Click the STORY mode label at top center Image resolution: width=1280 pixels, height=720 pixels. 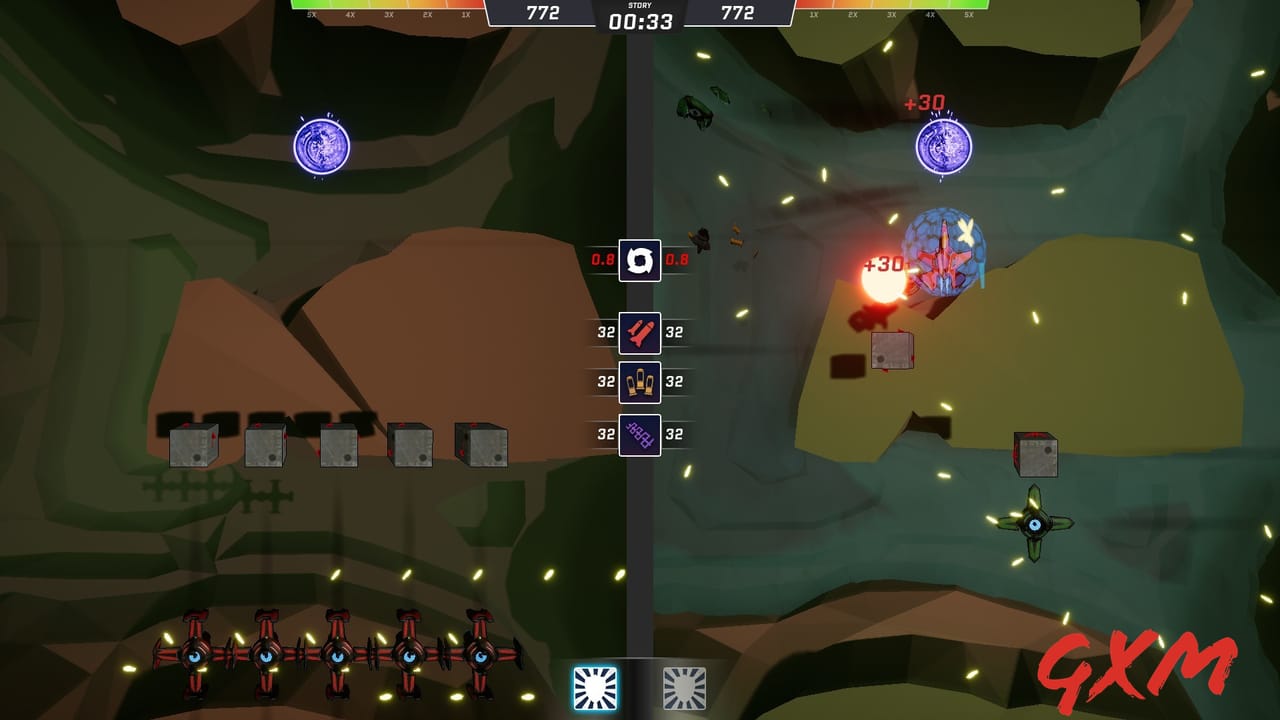pos(640,5)
